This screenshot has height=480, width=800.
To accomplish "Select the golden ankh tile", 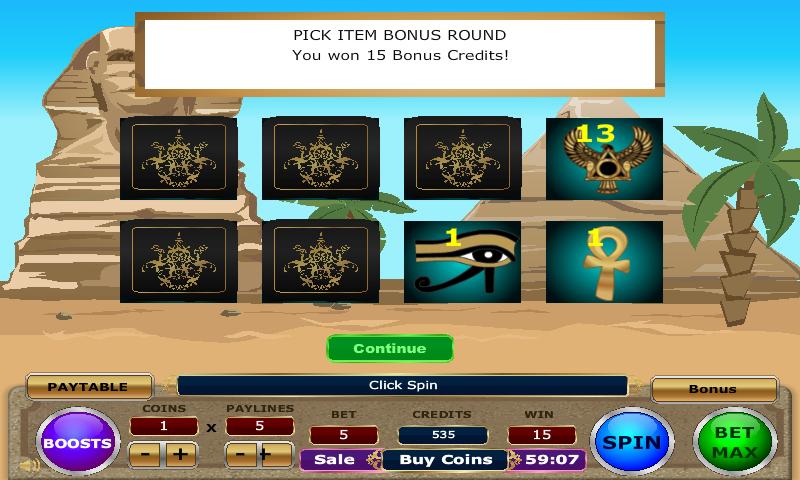I will pyautogui.click(x=604, y=261).
